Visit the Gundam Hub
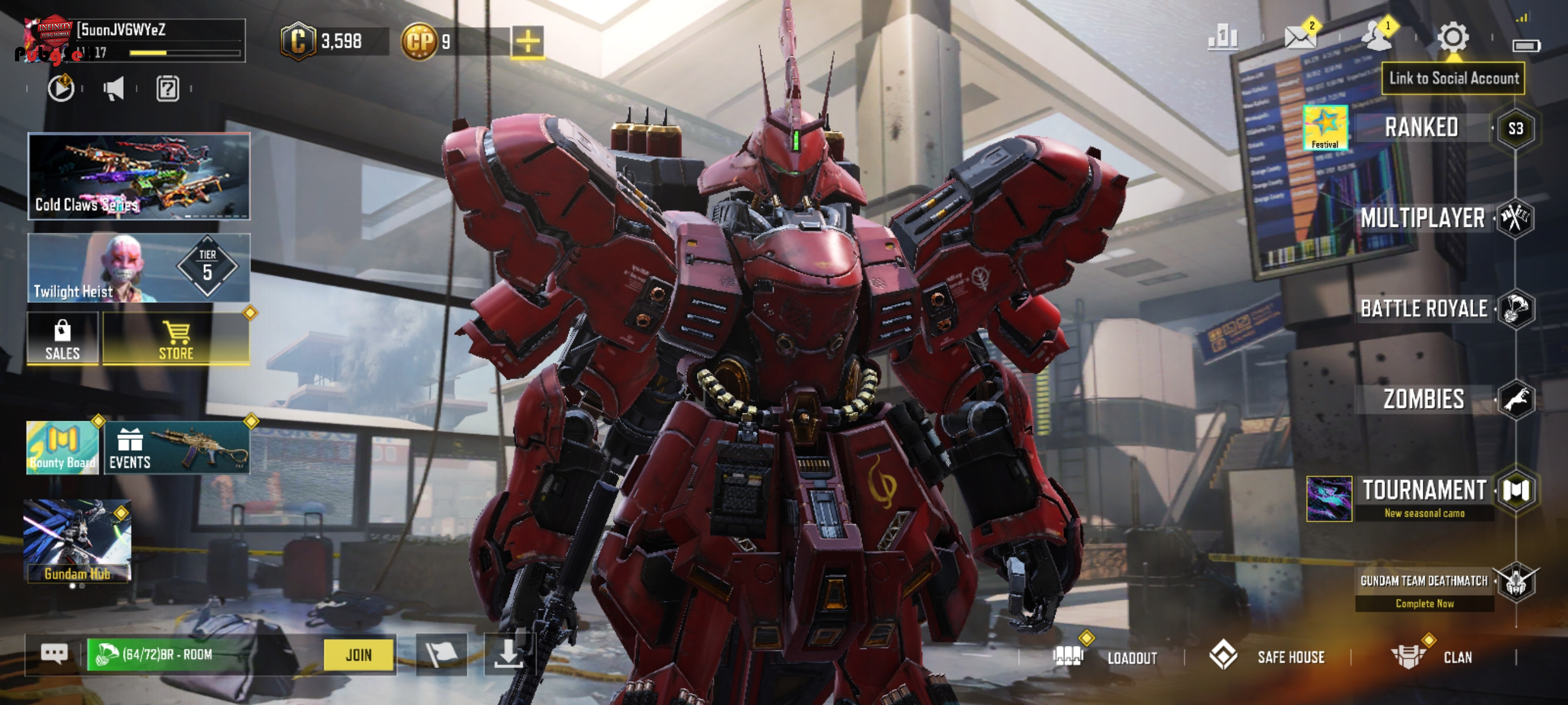Image resolution: width=1568 pixels, height=705 pixels. (x=77, y=541)
